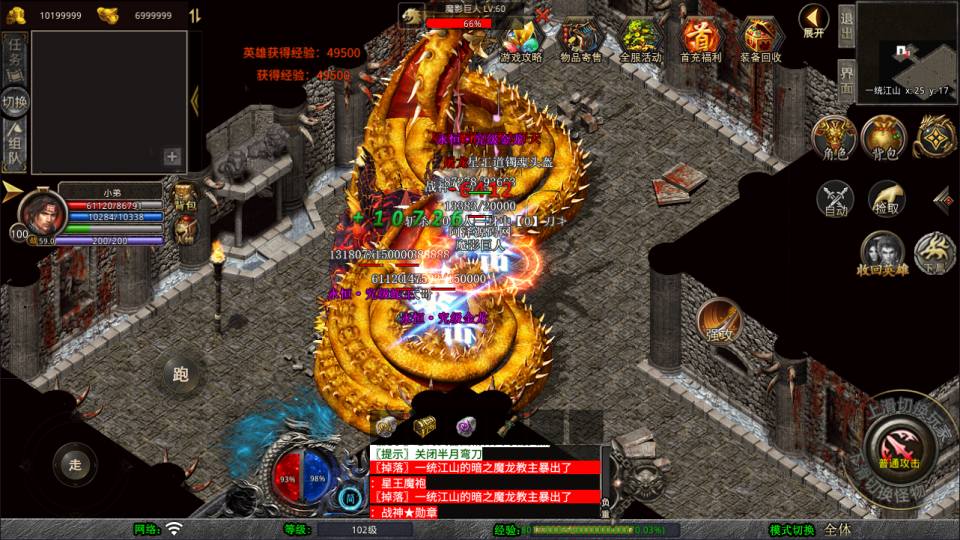The width and height of the screenshot is (960, 540).
Task: Activate the 强攻 forced attack button
Action: tap(718, 322)
